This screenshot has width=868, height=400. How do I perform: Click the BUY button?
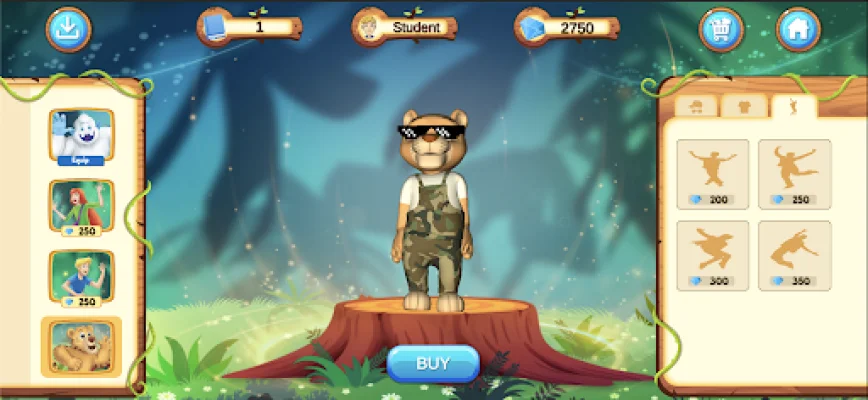[433, 363]
